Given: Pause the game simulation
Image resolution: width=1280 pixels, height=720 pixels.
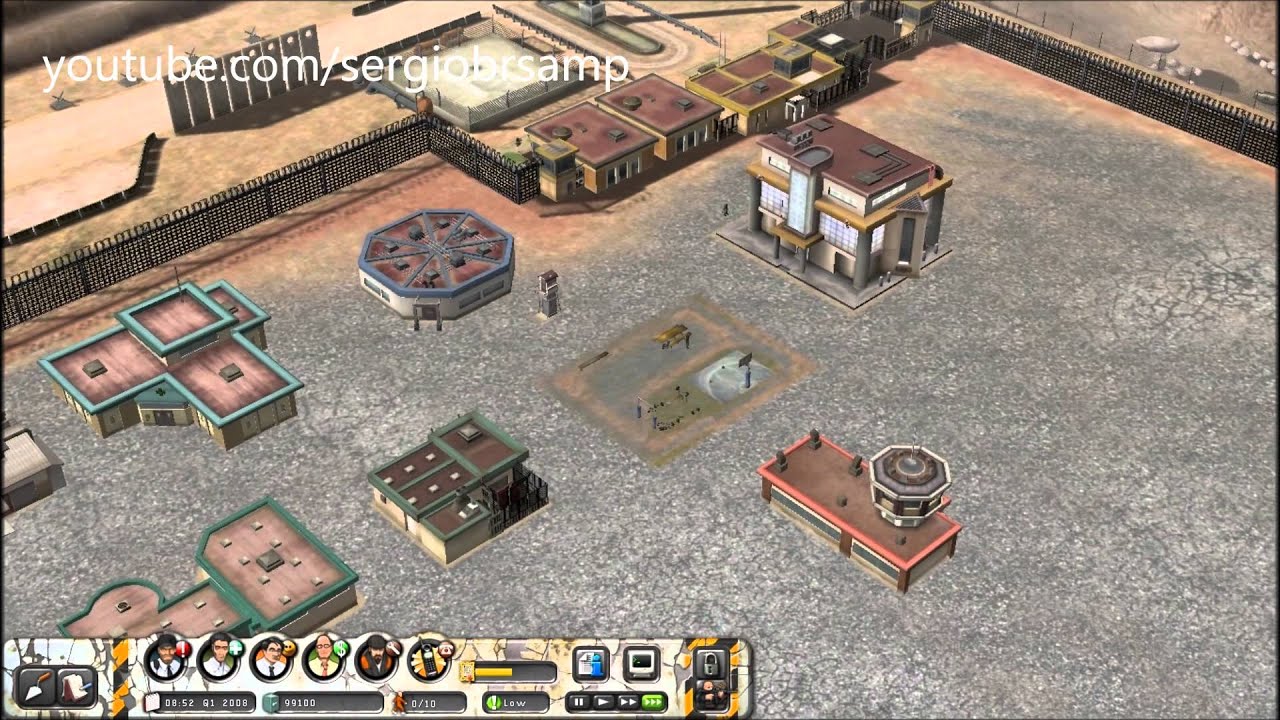Looking at the screenshot, I should click(x=578, y=700).
